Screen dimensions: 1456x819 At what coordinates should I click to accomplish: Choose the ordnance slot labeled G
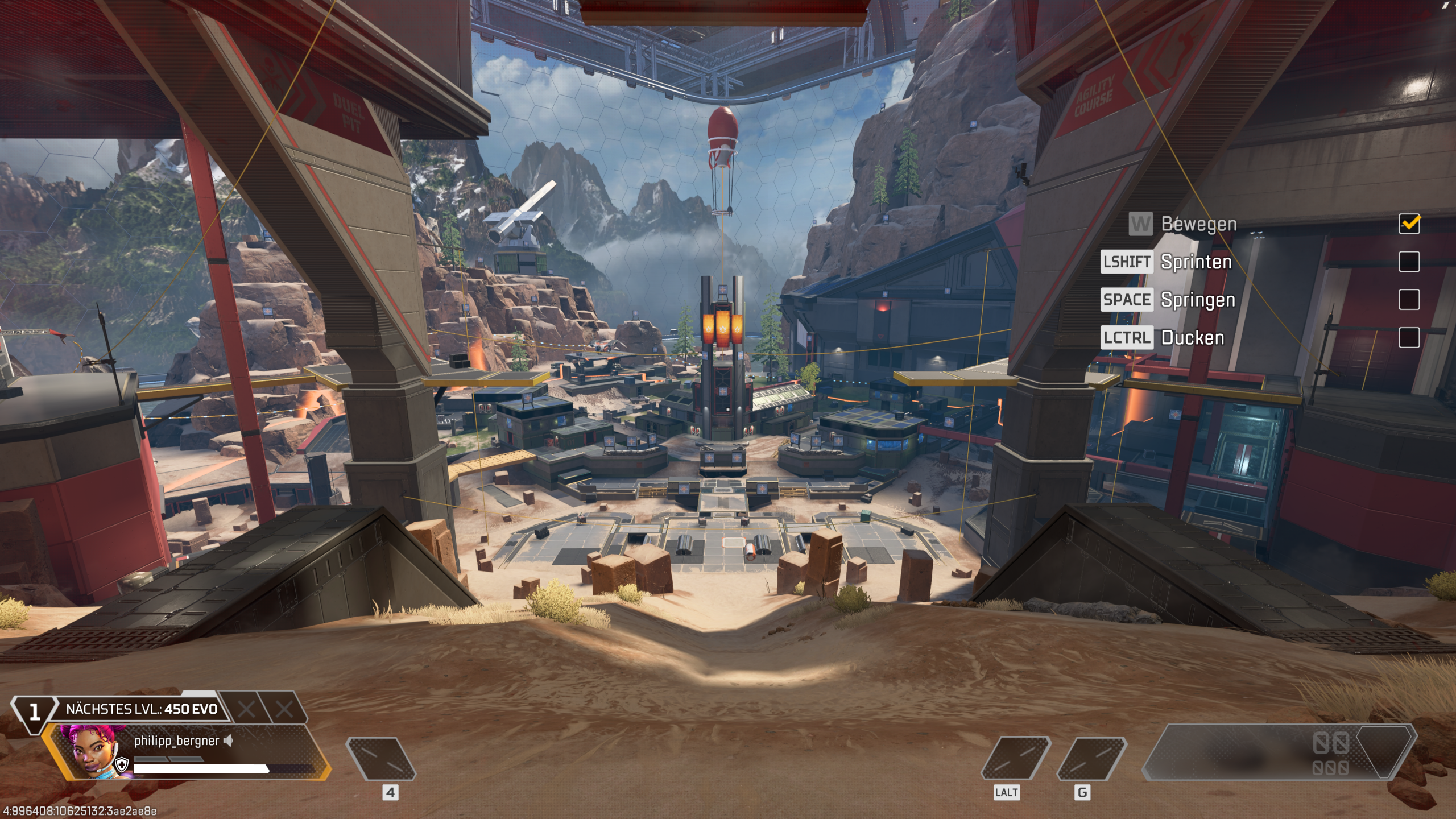(1091, 759)
